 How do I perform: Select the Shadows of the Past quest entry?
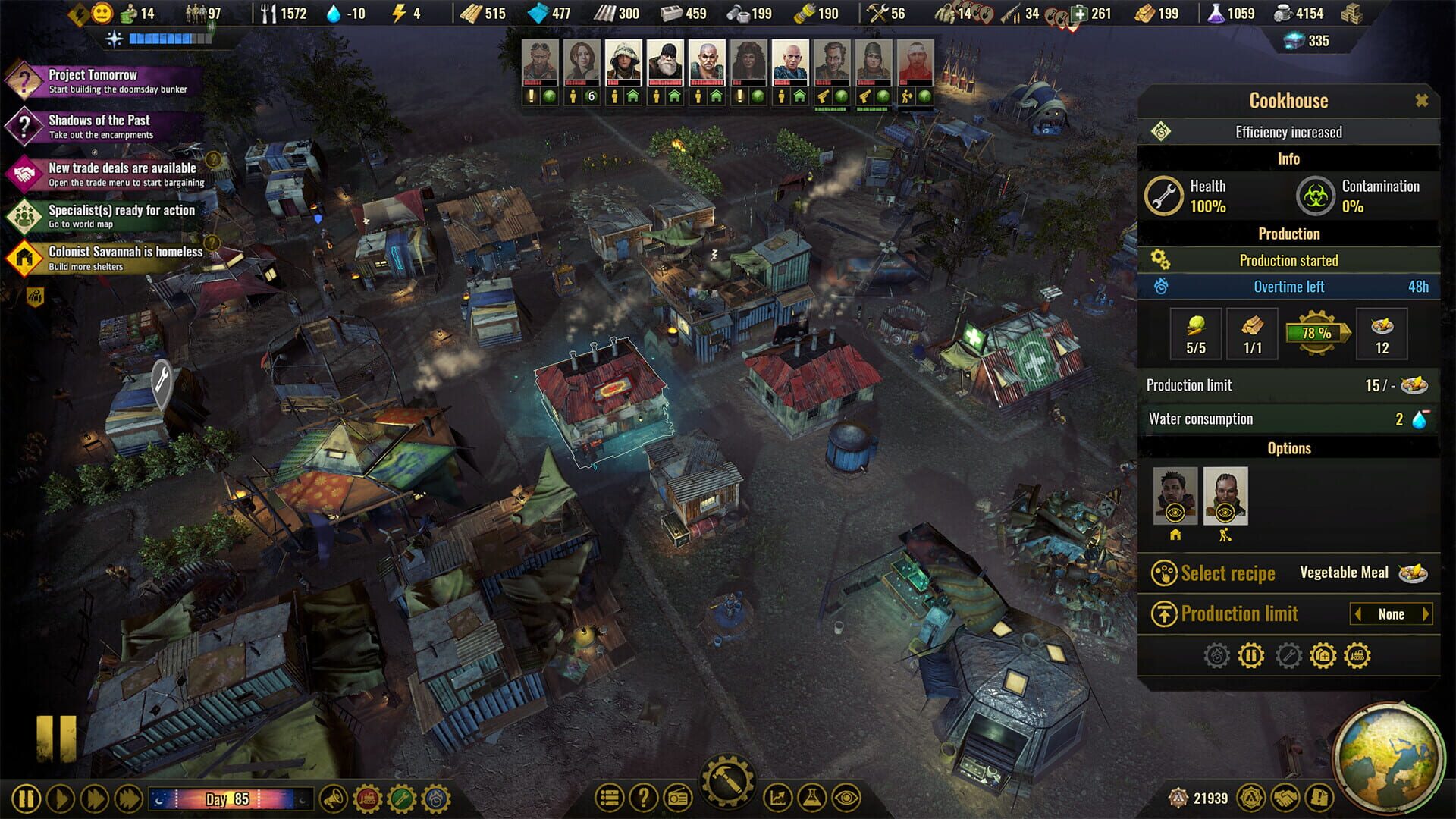[99, 125]
